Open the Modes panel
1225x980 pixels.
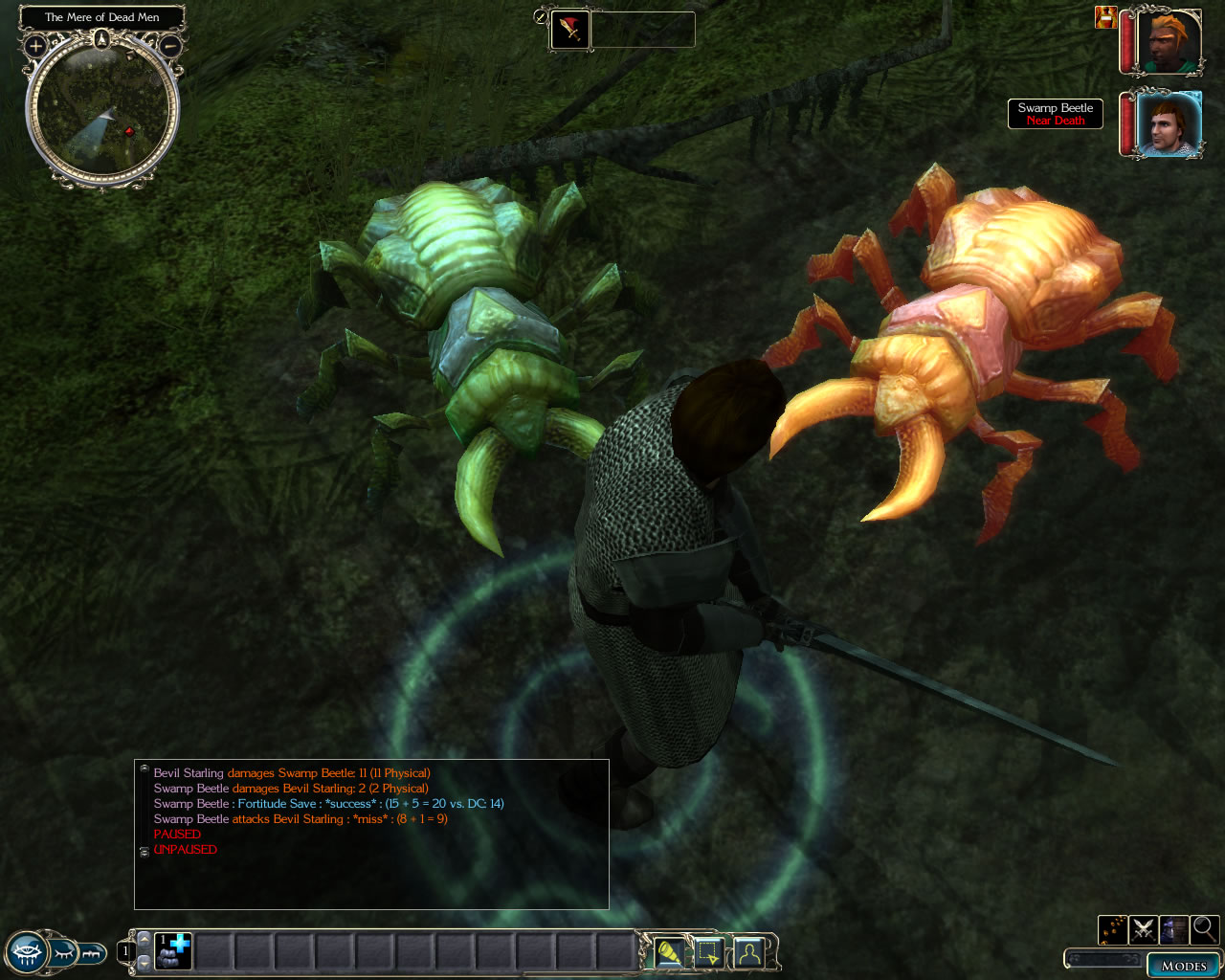[x=1183, y=966]
